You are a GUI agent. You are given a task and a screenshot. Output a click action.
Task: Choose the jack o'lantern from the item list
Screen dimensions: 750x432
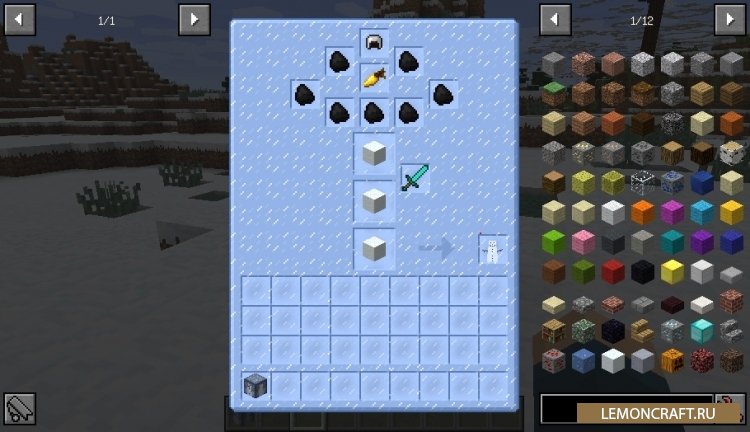click(672, 360)
